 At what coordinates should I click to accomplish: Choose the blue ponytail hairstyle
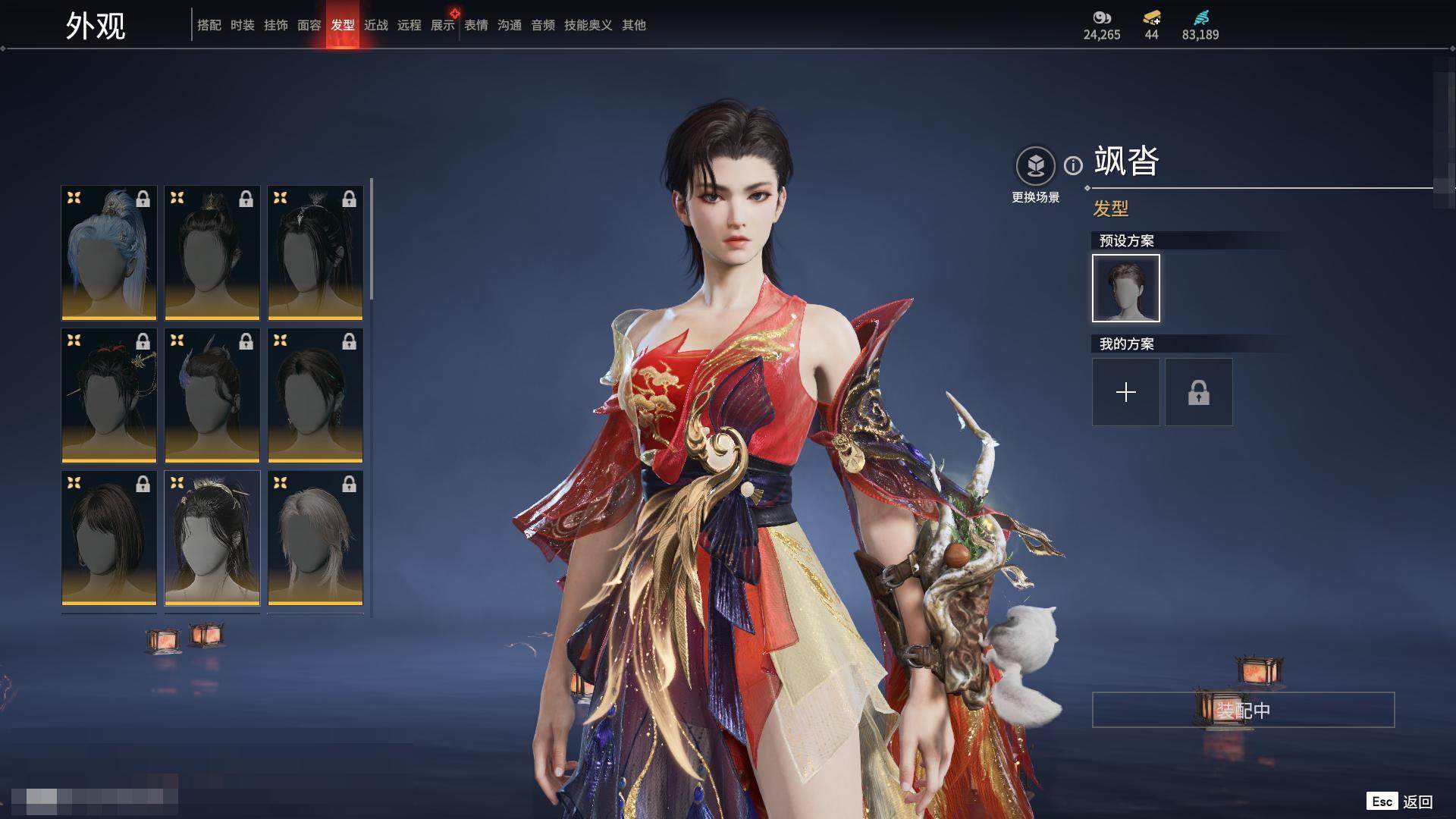pyautogui.click(x=109, y=253)
